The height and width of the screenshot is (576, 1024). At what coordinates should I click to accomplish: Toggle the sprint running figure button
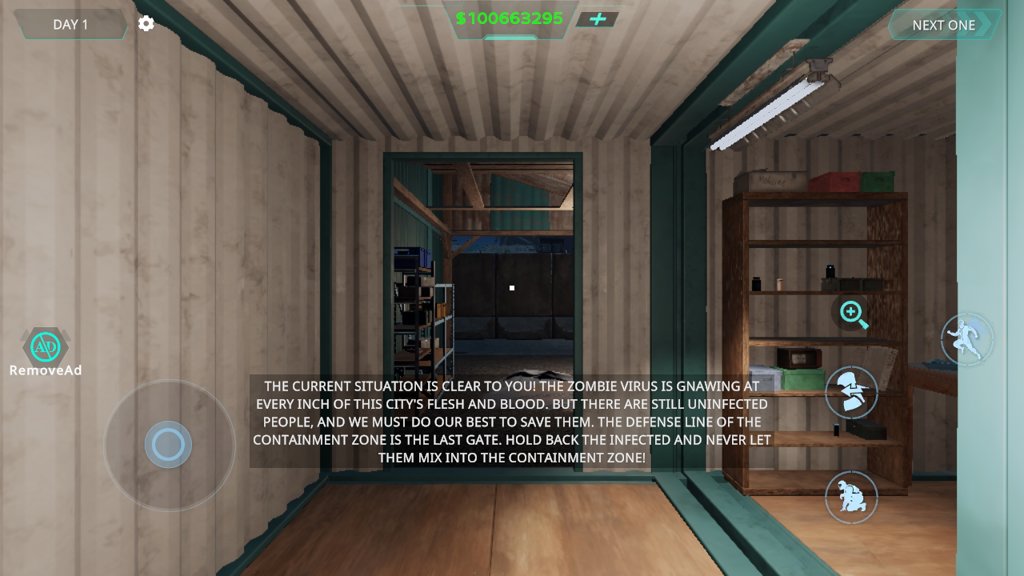coord(967,339)
